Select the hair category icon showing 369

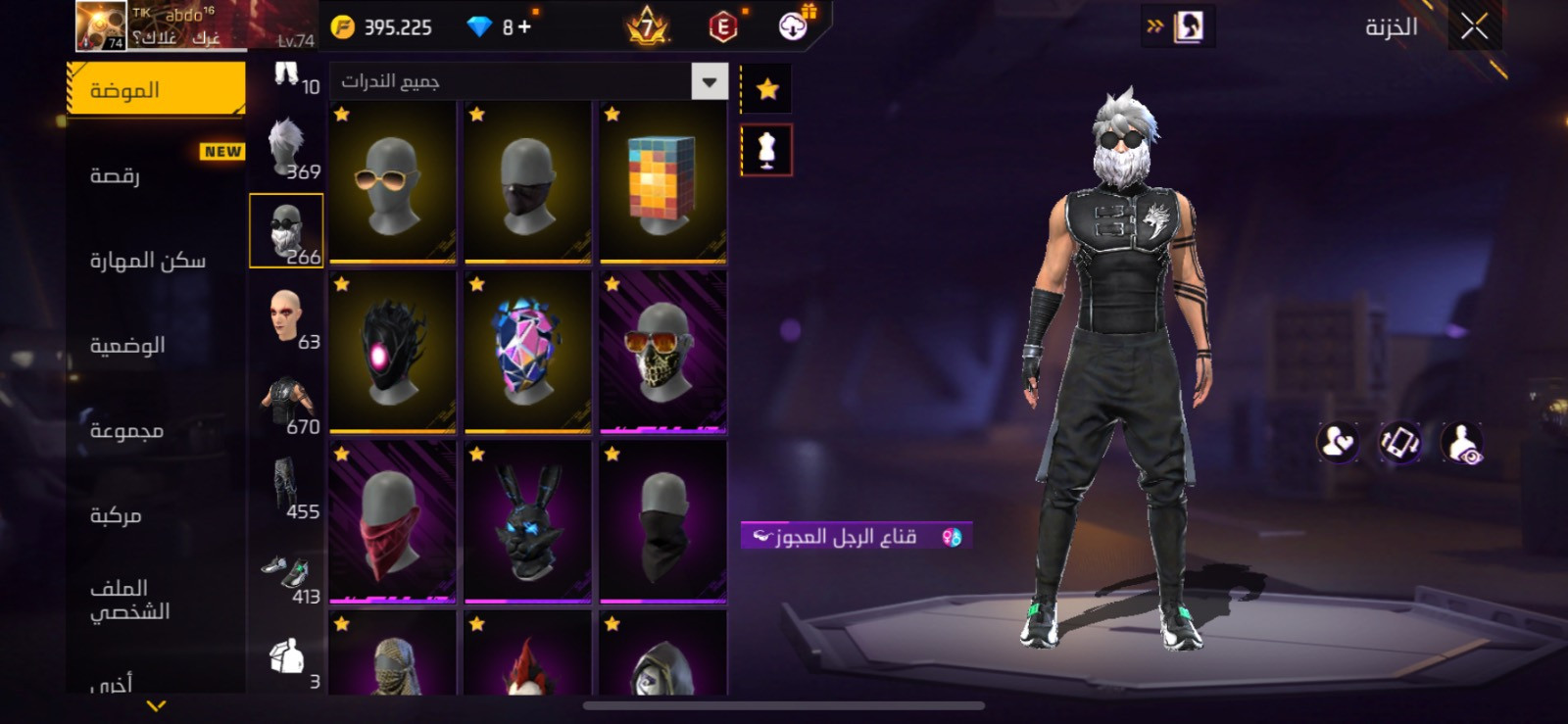[x=286, y=147]
